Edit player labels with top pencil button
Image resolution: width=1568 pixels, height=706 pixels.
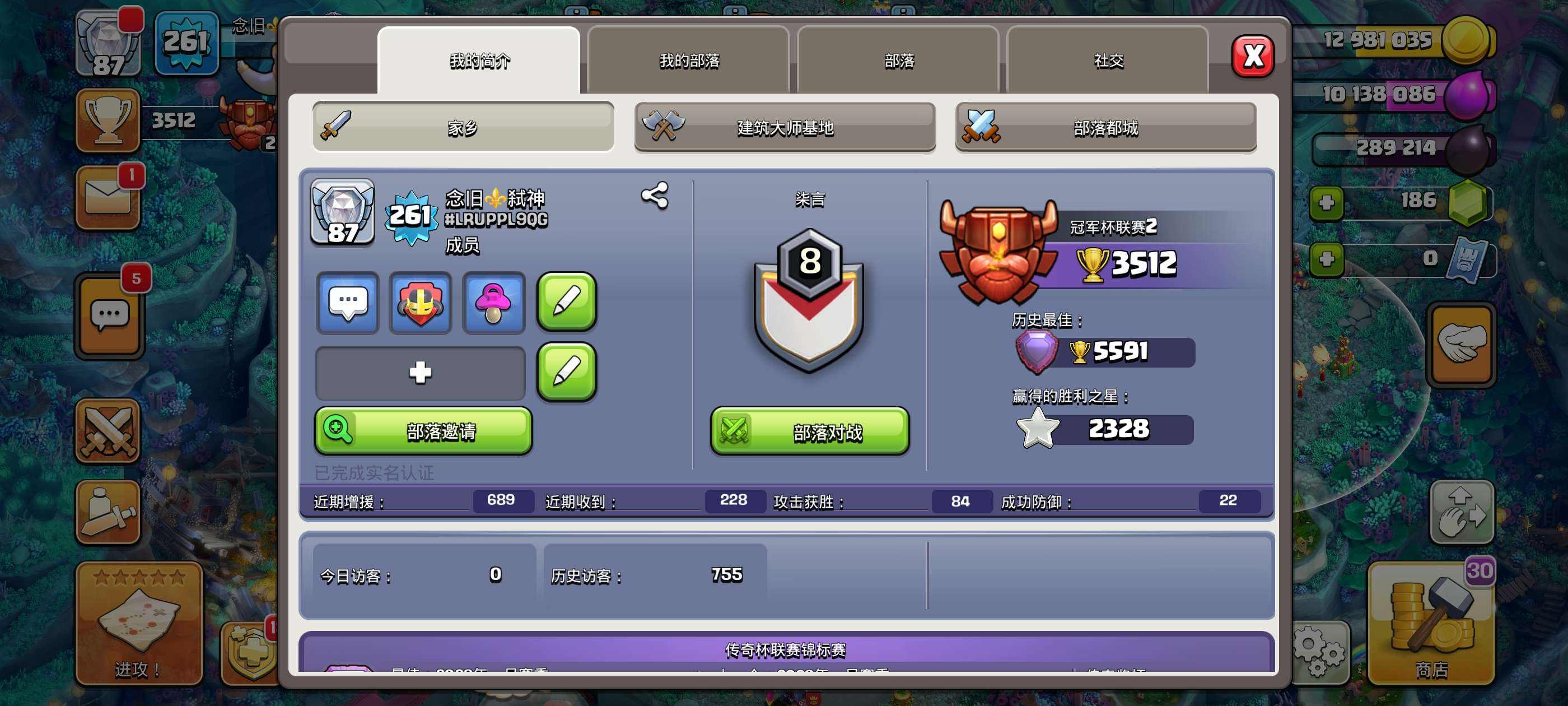[566, 302]
